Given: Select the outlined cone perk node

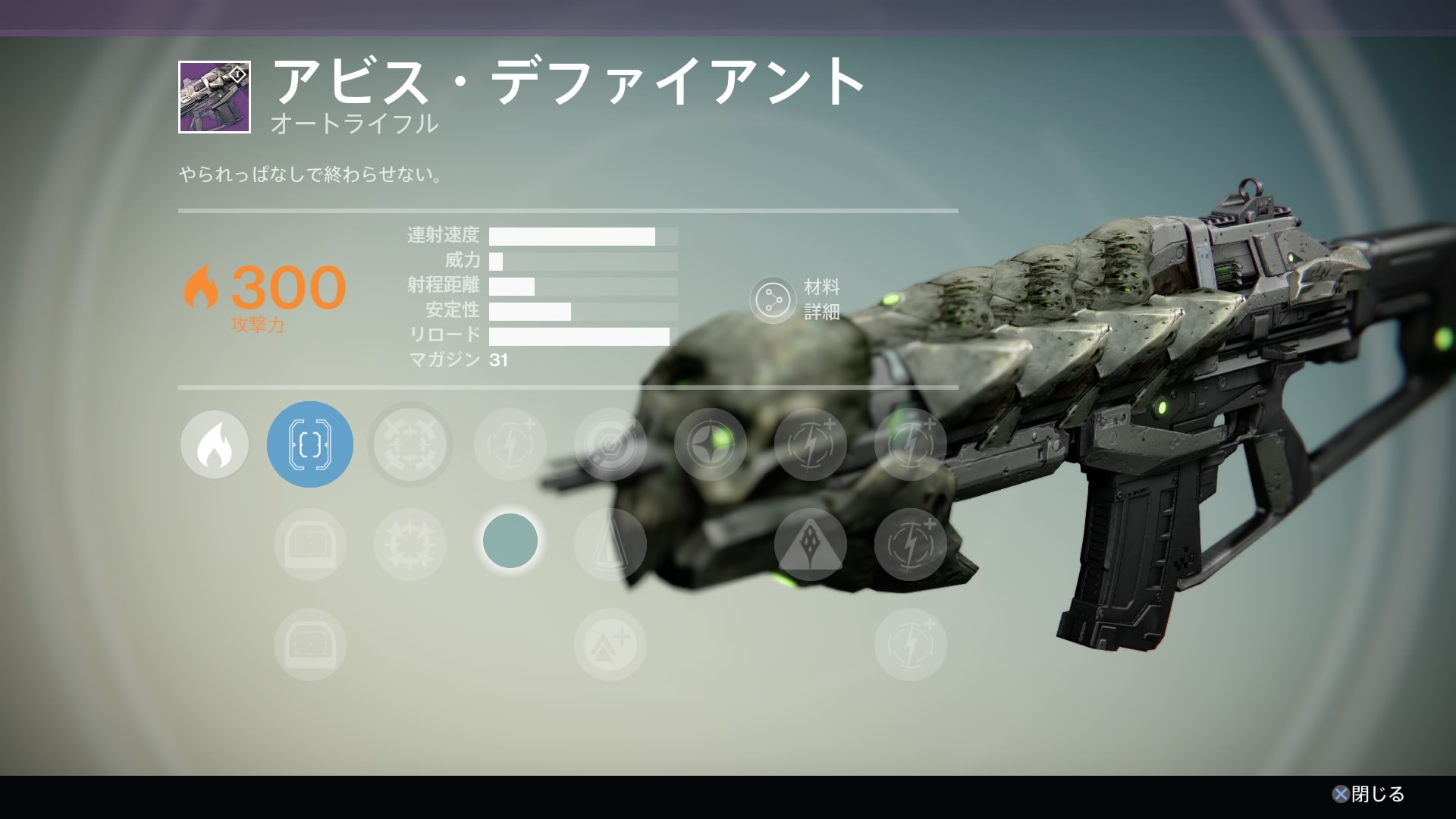Looking at the screenshot, I should [610, 544].
